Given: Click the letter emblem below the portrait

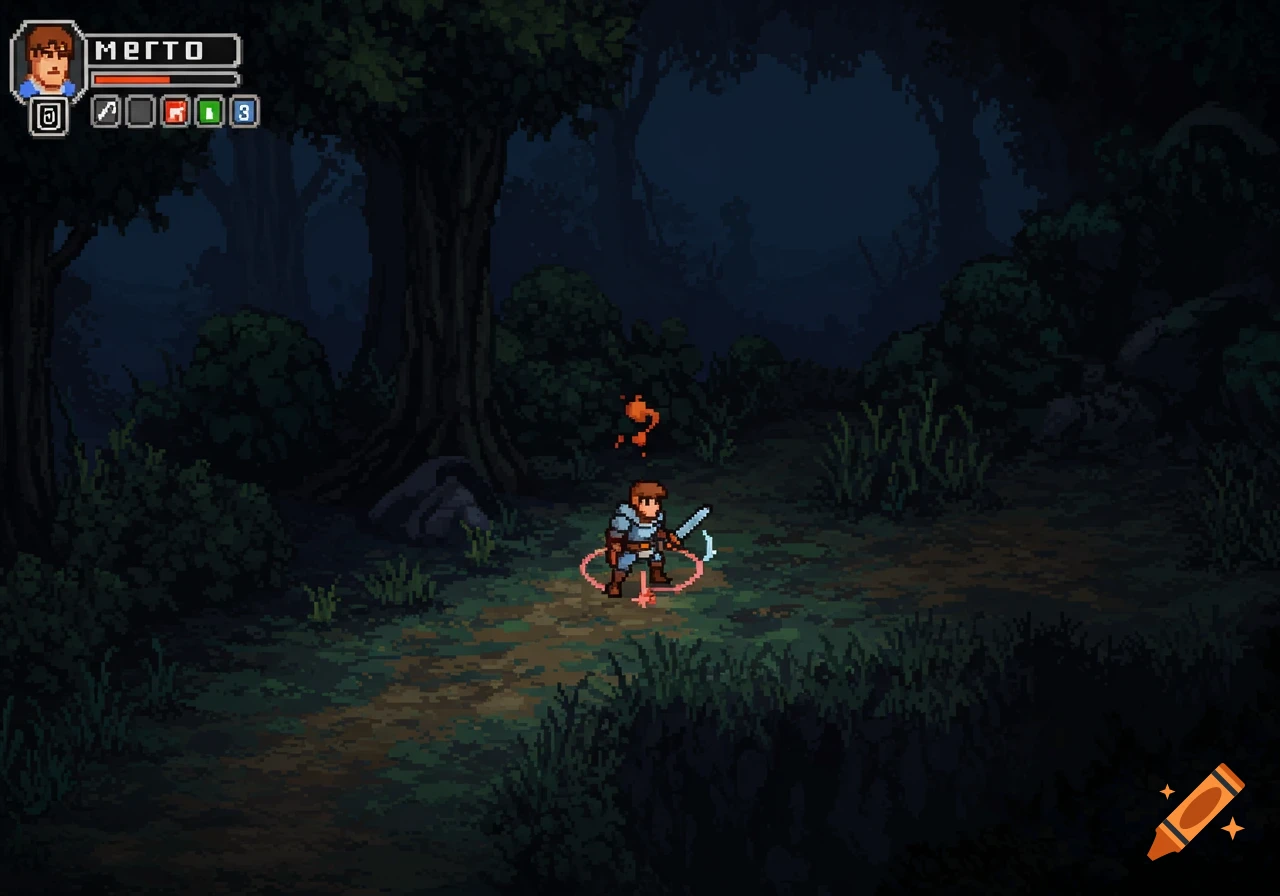Looking at the screenshot, I should point(48,115).
